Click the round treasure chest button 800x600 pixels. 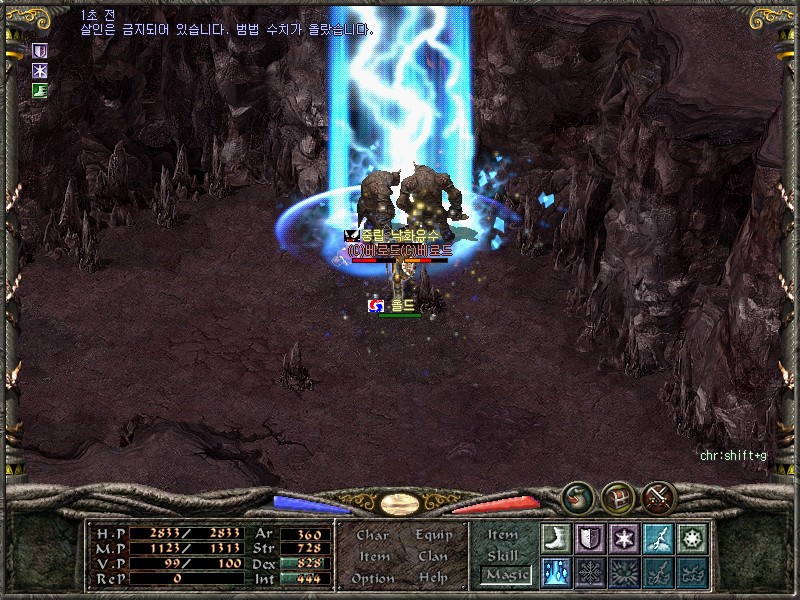tap(618, 495)
